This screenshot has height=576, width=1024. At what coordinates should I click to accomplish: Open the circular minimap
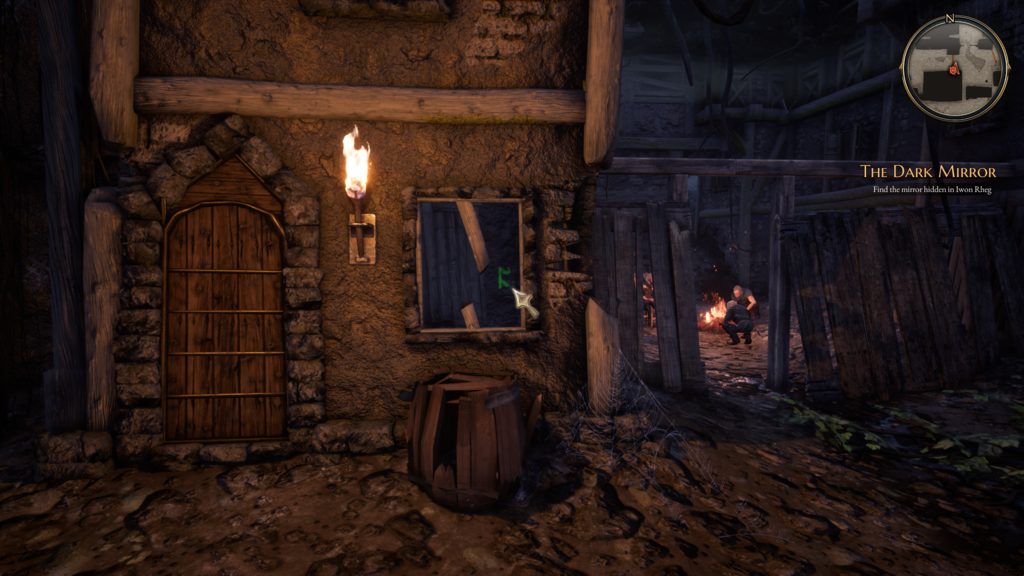[954, 68]
